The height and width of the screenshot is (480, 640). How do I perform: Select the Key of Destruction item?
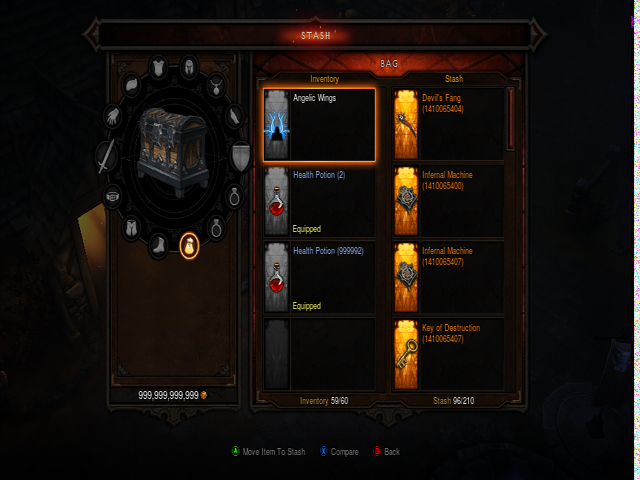coord(449,354)
